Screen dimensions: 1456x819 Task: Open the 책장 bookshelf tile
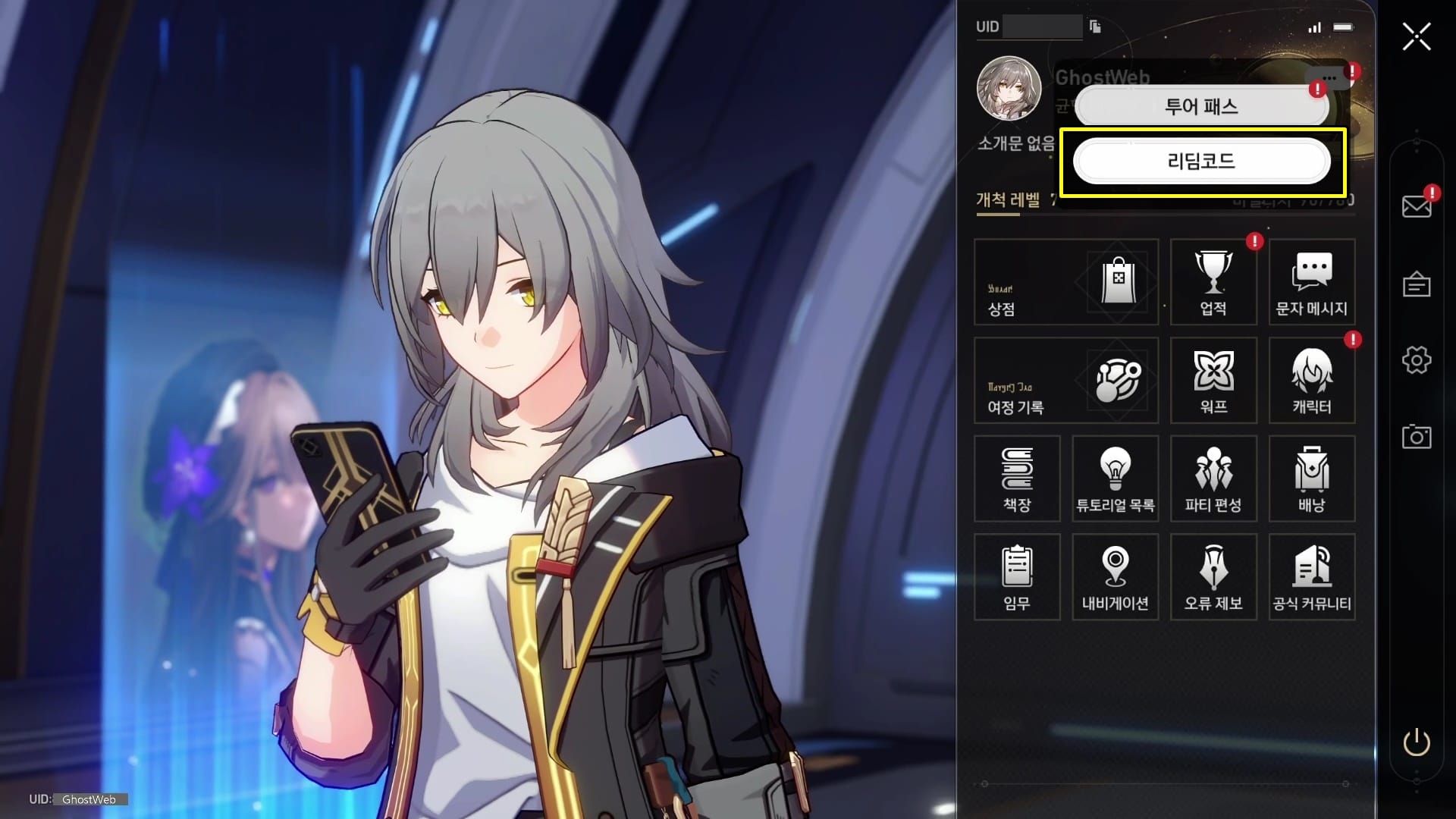click(1017, 479)
